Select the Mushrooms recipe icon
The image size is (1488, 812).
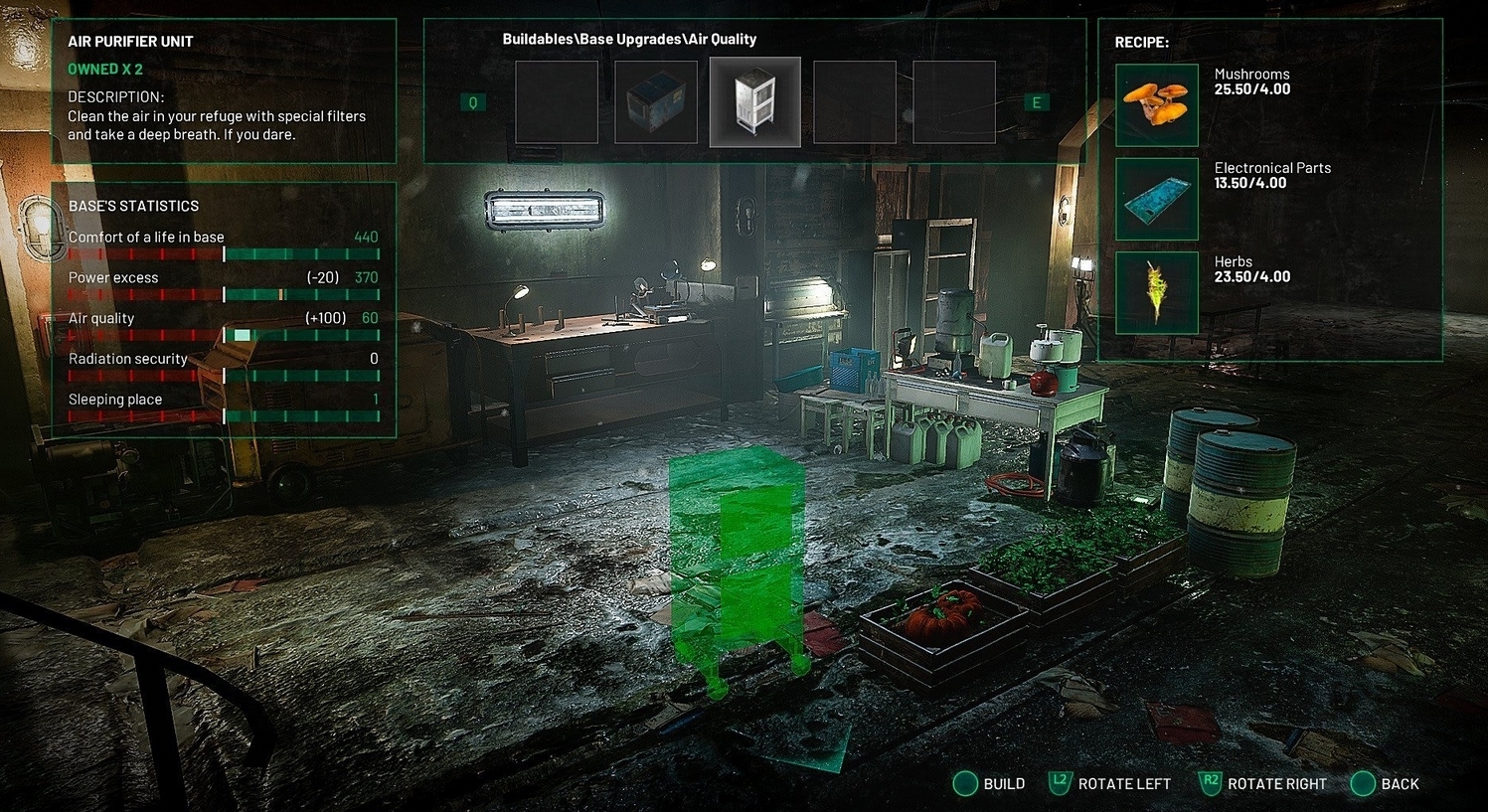point(1156,102)
